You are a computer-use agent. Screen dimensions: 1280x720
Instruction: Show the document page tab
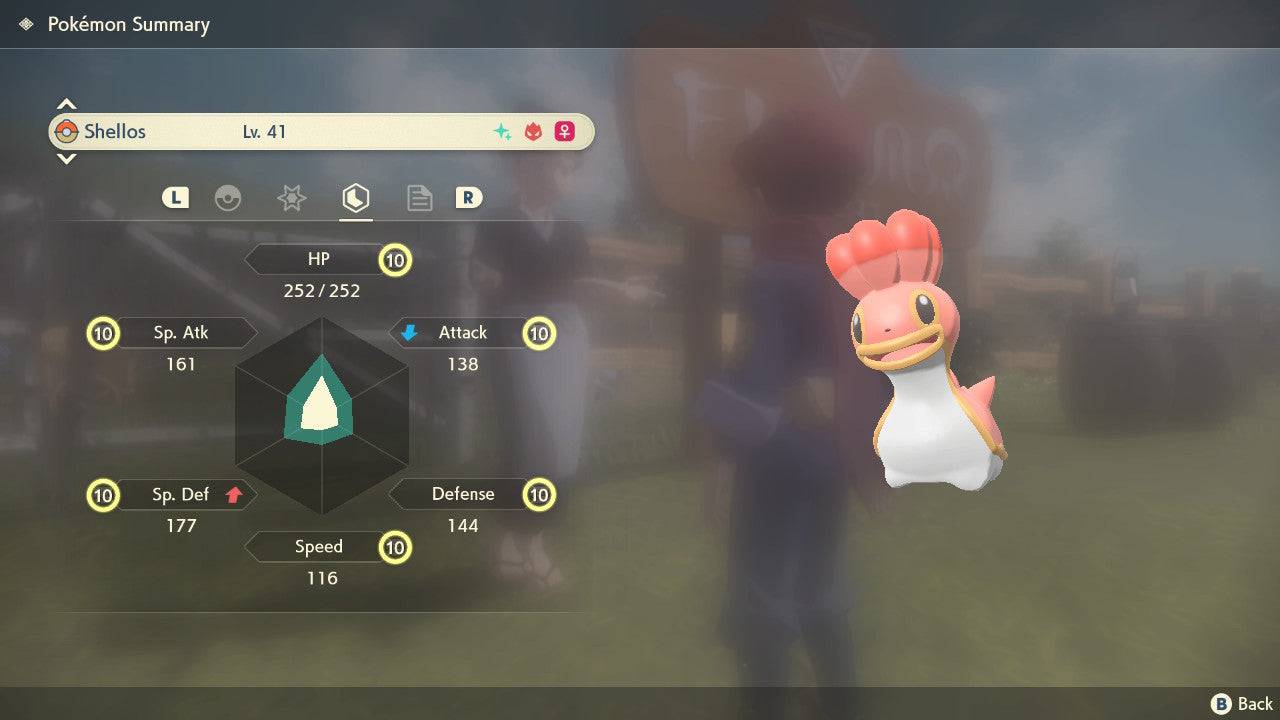[419, 198]
